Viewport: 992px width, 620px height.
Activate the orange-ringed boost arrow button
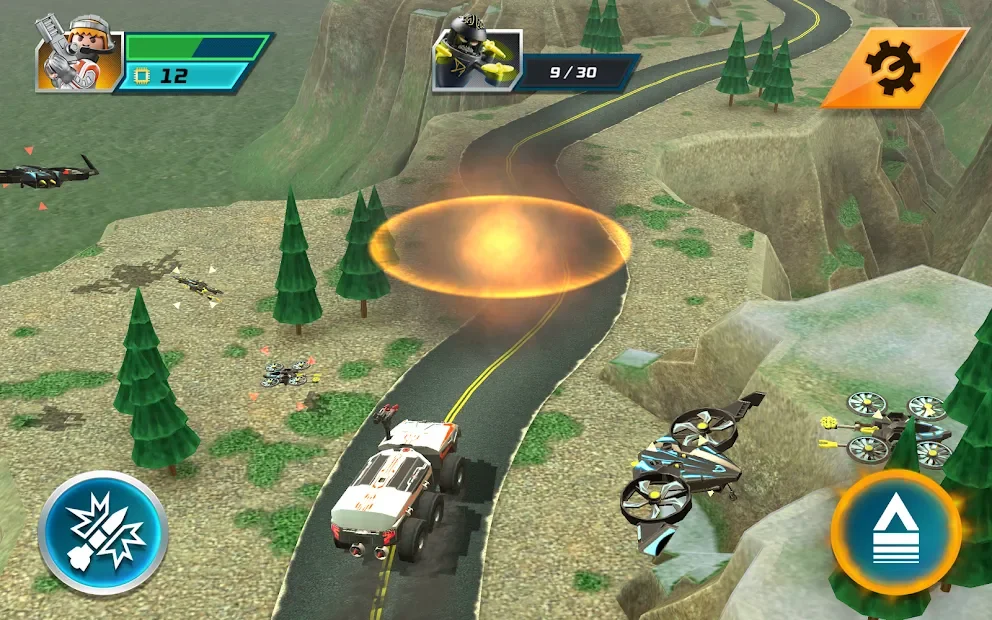(895, 532)
